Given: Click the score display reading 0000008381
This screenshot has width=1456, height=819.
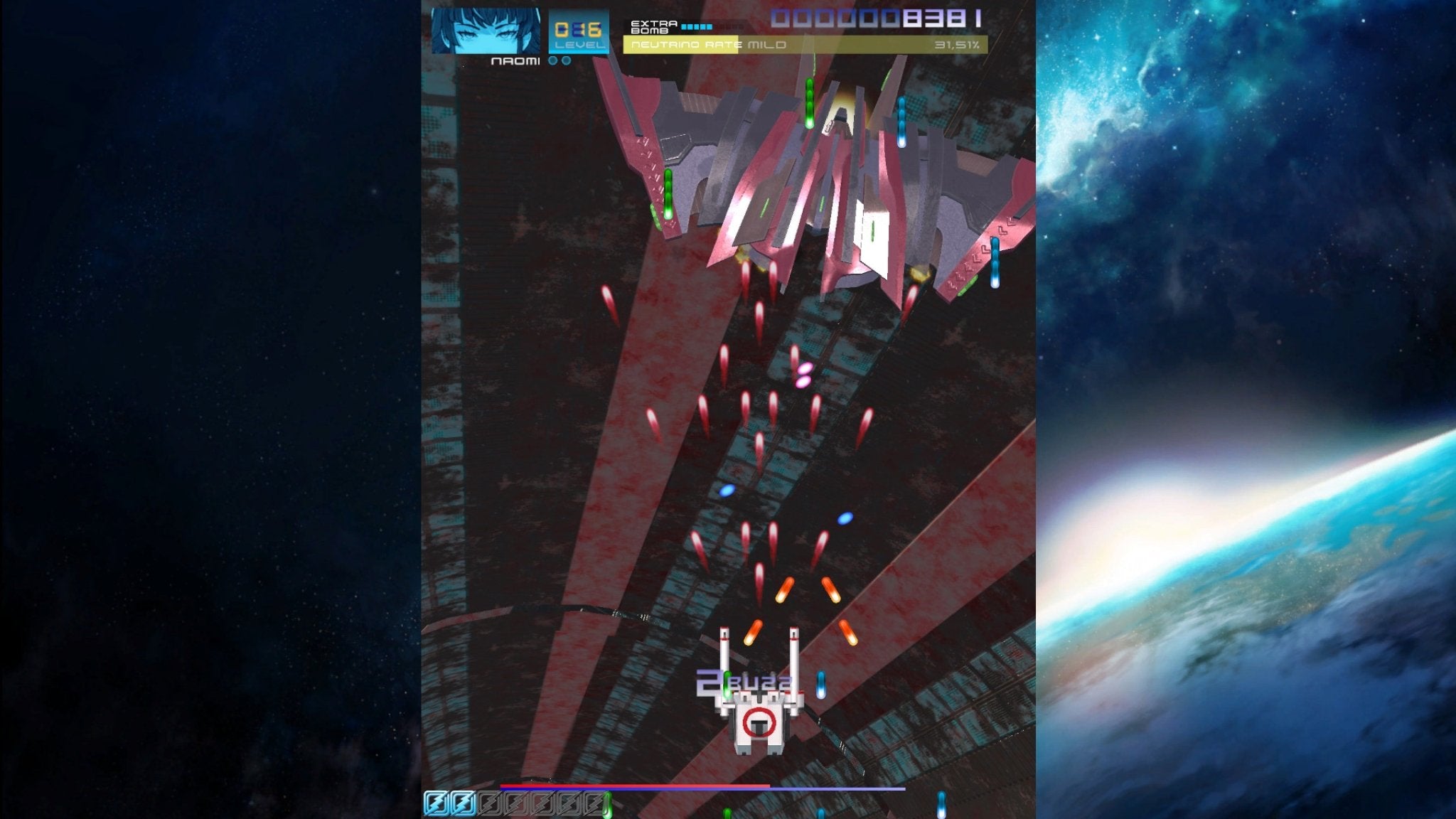Looking at the screenshot, I should click(x=874, y=18).
